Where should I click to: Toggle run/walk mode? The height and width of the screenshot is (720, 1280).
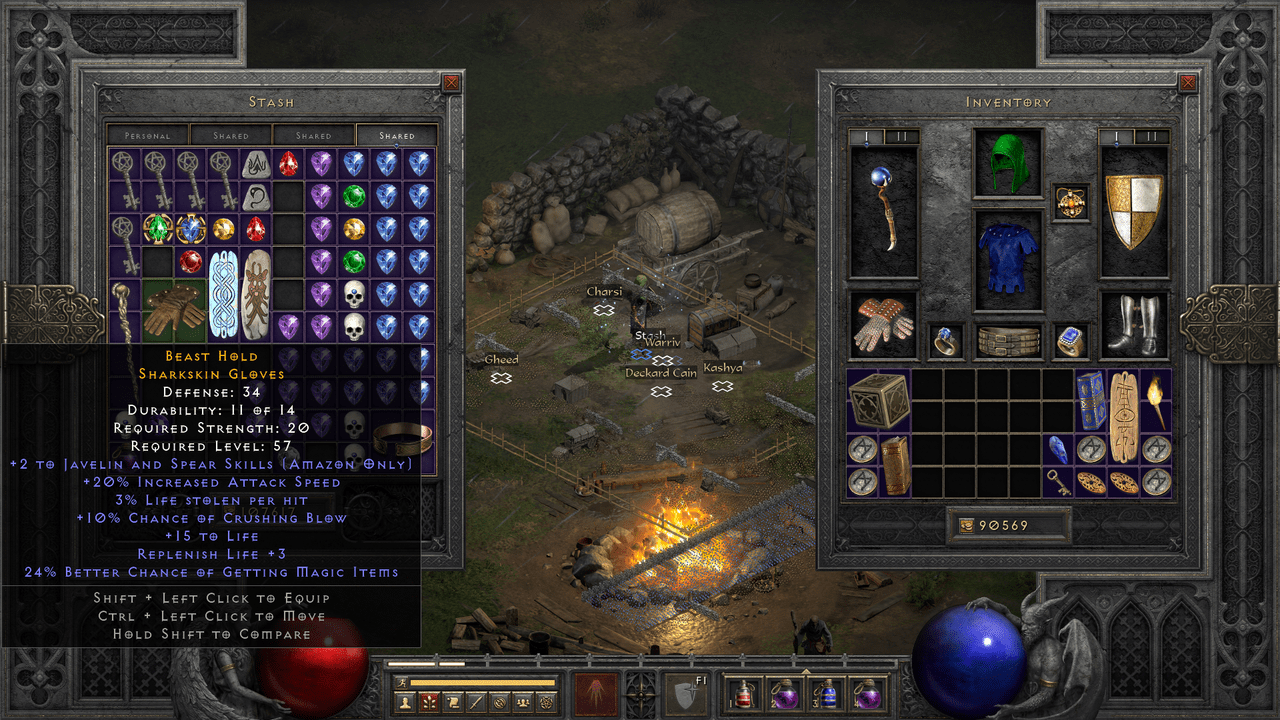point(402,681)
